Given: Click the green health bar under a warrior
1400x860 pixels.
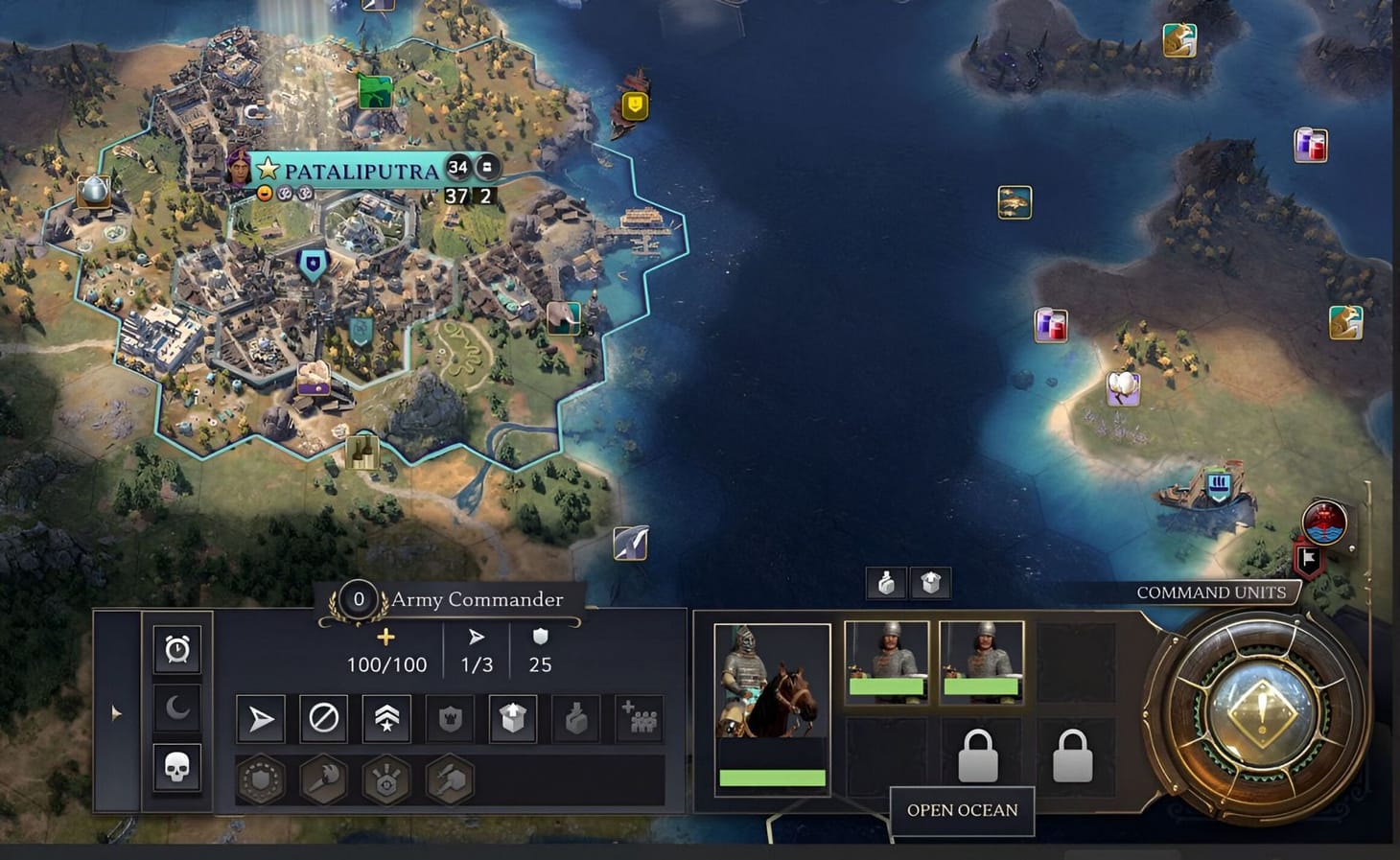Looking at the screenshot, I should point(889,687).
